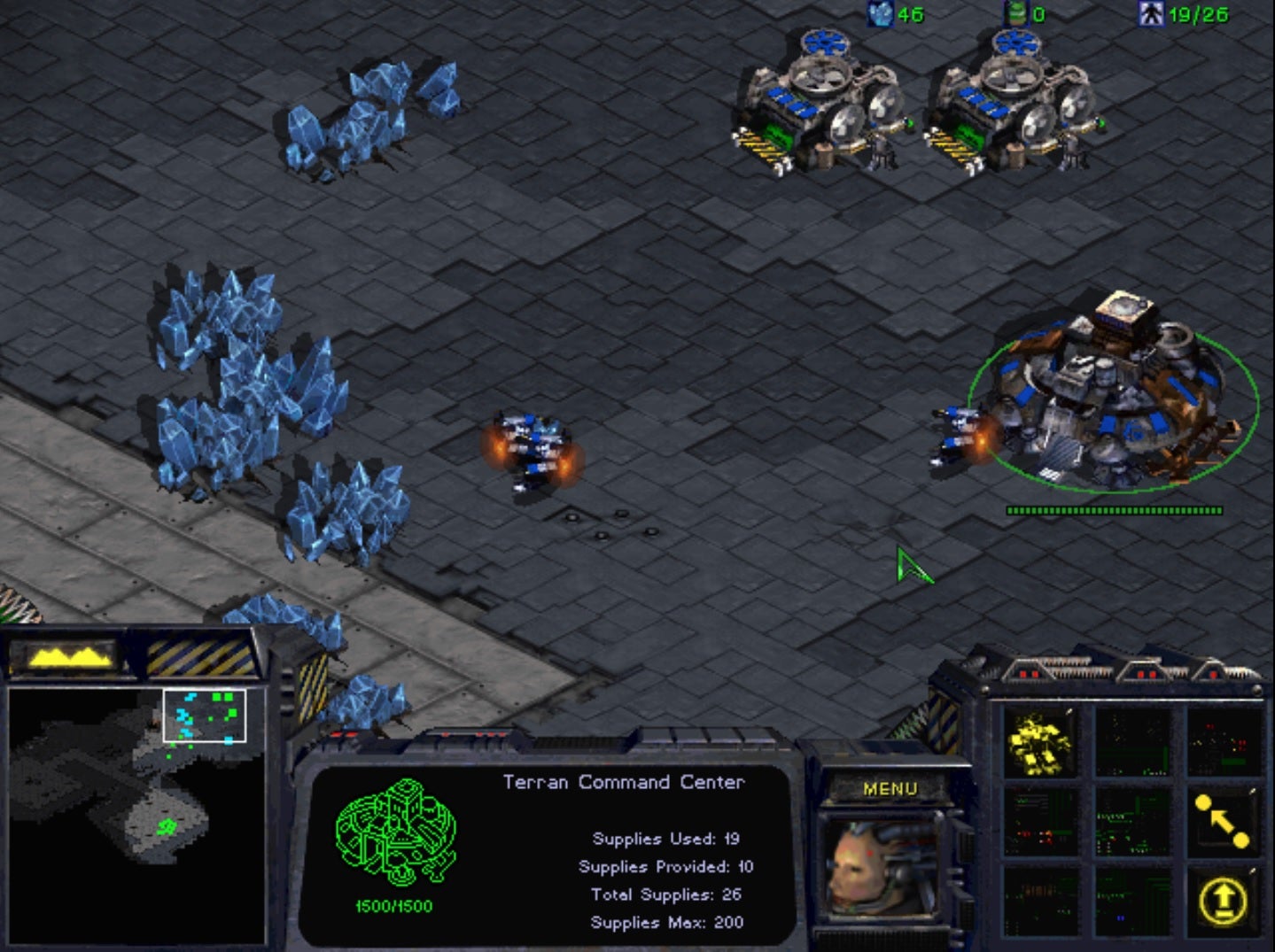This screenshot has width=1275, height=952.
Task: Select the Train SCV command icon
Action: coord(1039,742)
